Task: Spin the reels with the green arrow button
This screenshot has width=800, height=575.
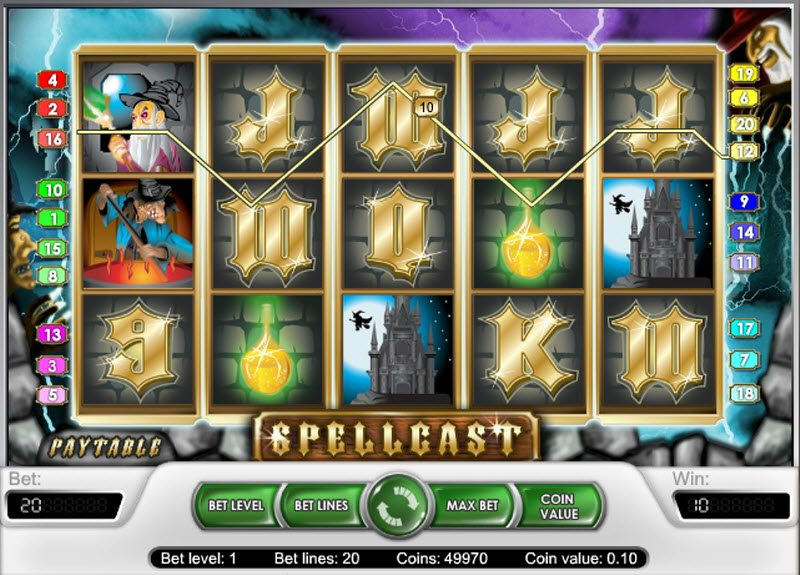Action: click(x=400, y=507)
